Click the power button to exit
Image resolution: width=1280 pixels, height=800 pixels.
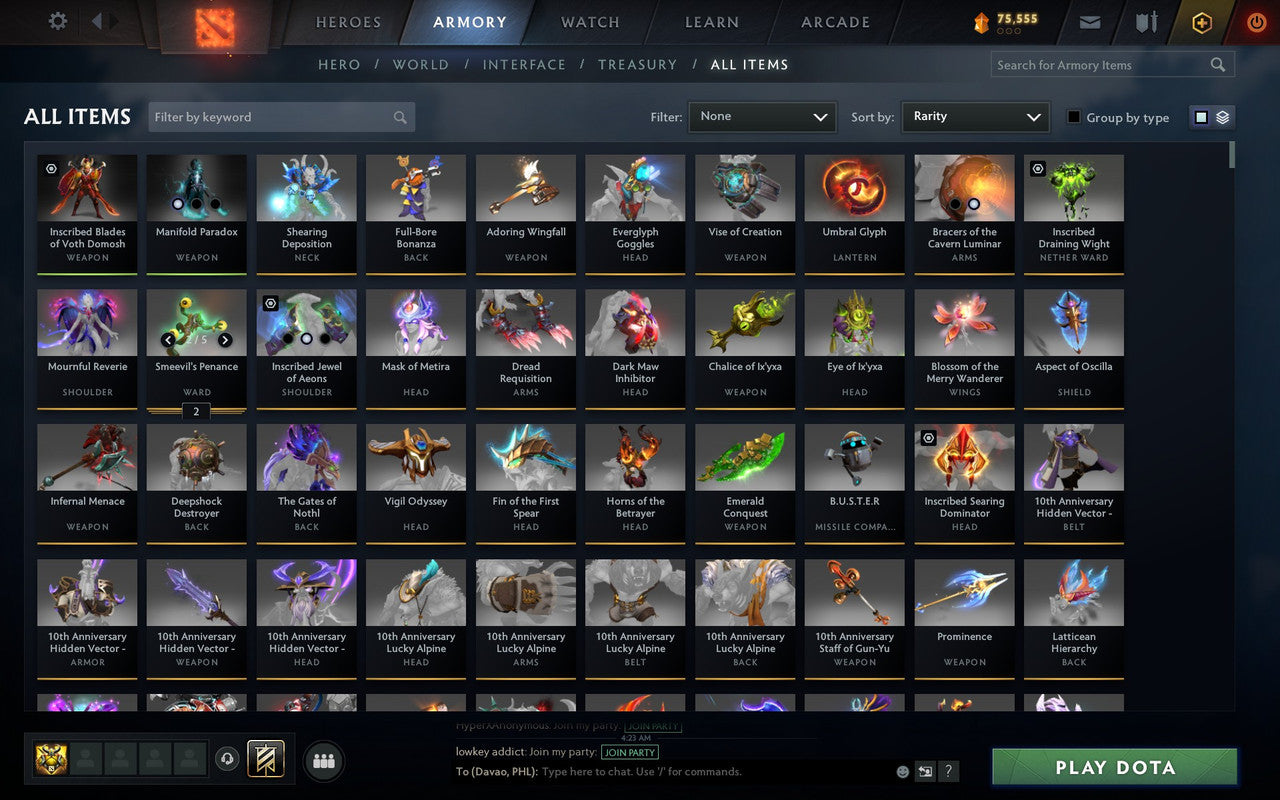pyautogui.click(x=1256, y=22)
